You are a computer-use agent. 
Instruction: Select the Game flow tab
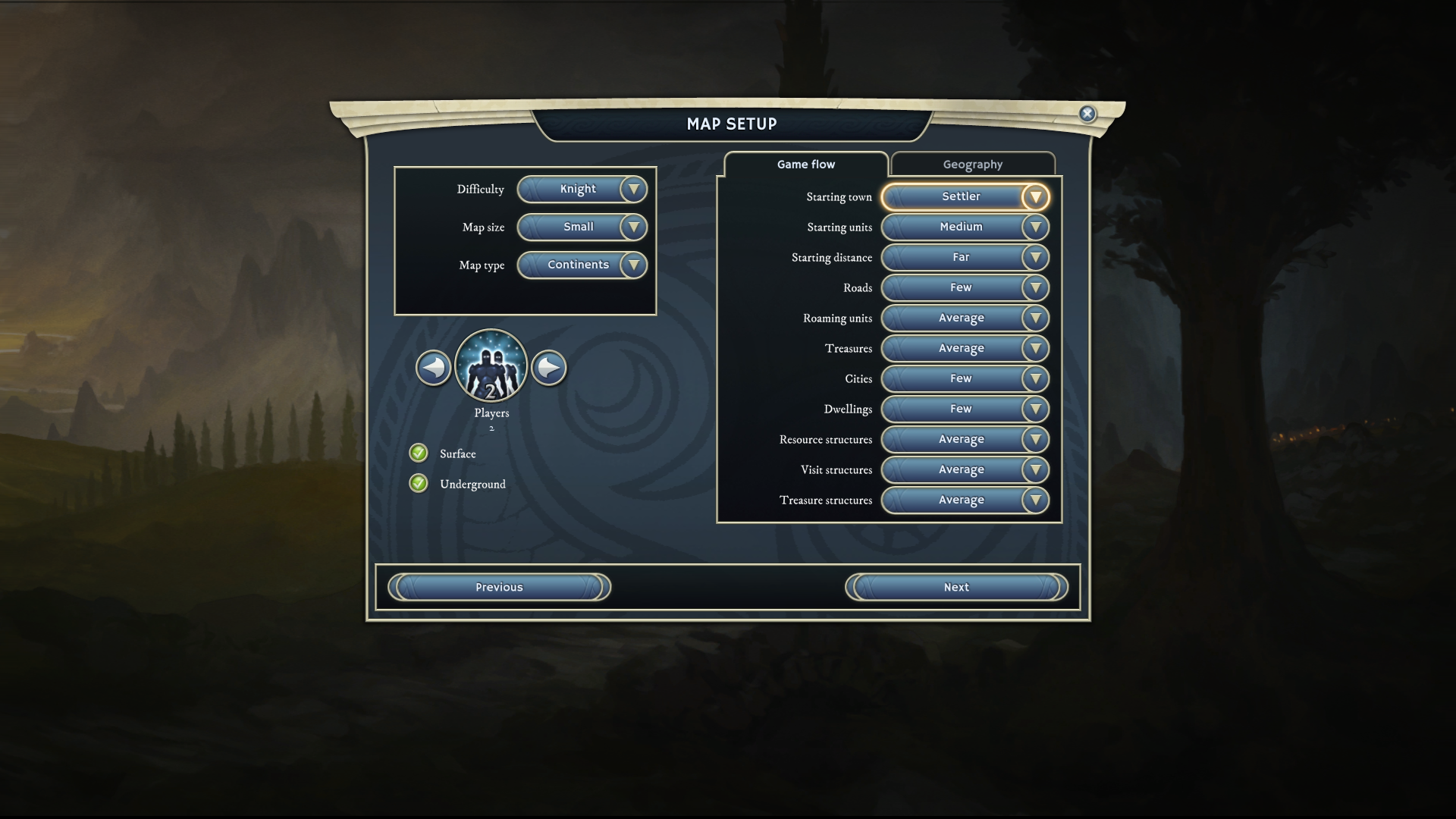pos(805,165)
